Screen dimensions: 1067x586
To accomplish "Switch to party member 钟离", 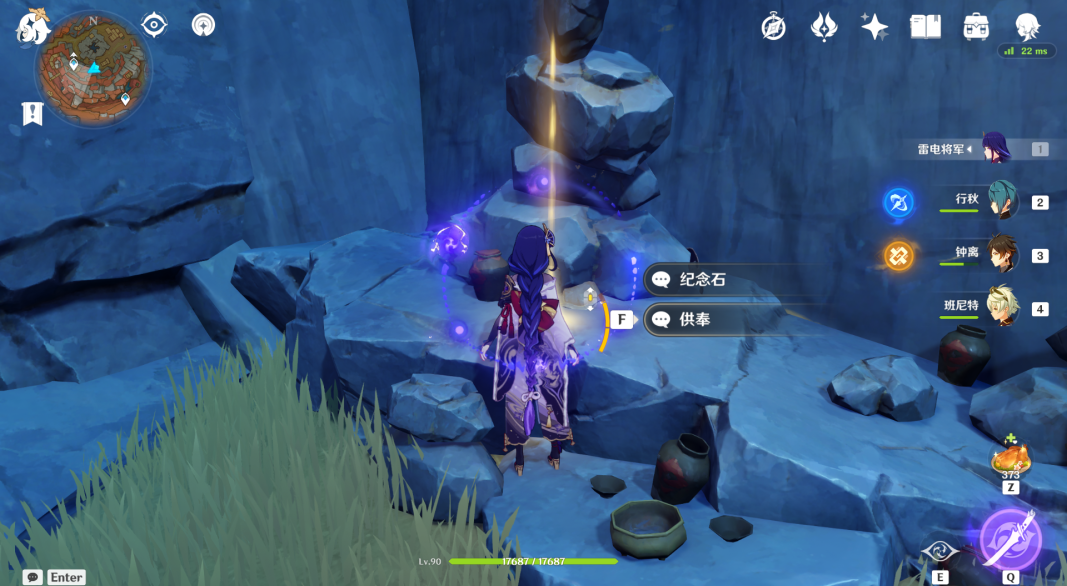I will [x=1001, y=254].
